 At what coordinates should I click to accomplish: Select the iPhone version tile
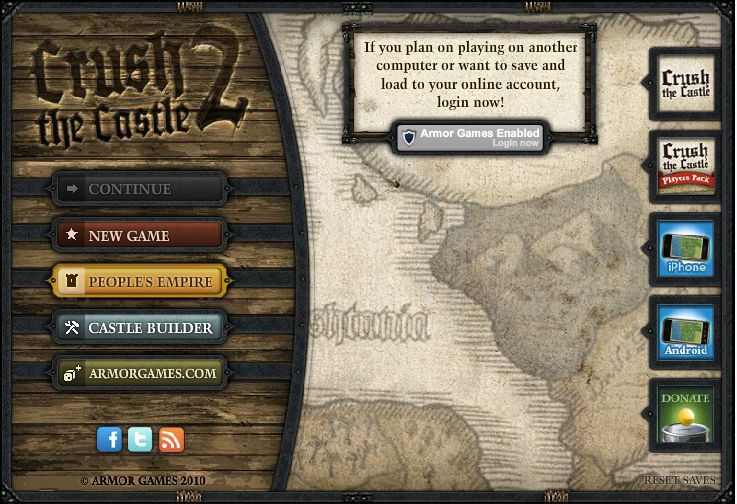686,246
